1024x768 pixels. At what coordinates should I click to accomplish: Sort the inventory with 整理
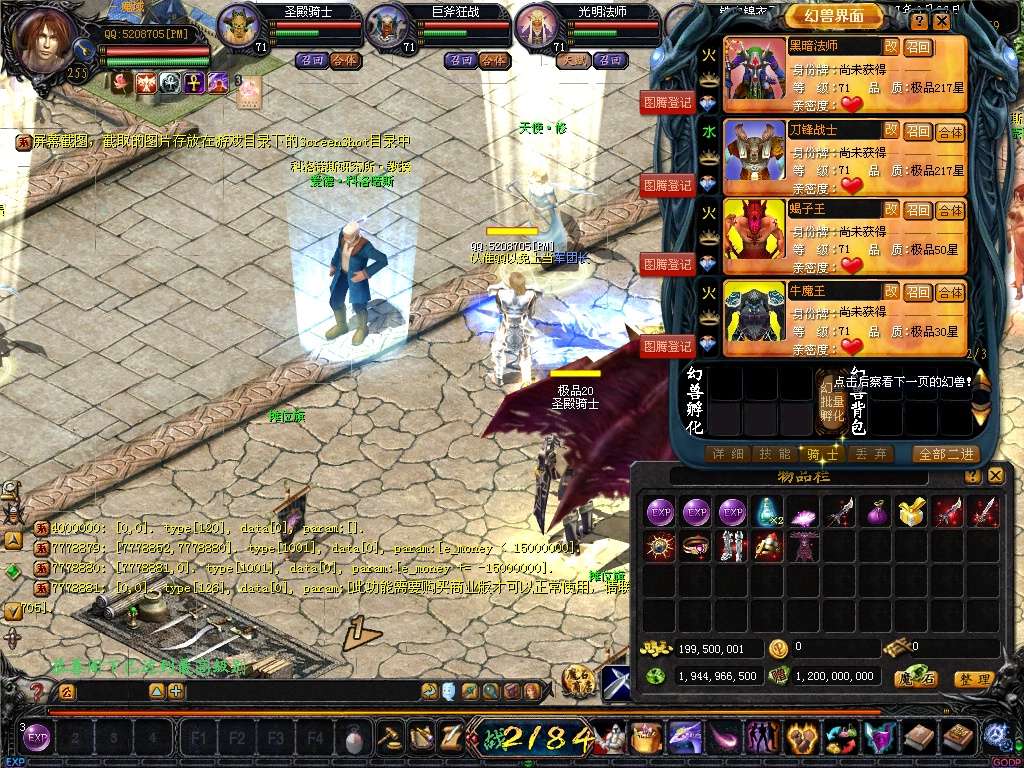(x=974, y=679)
